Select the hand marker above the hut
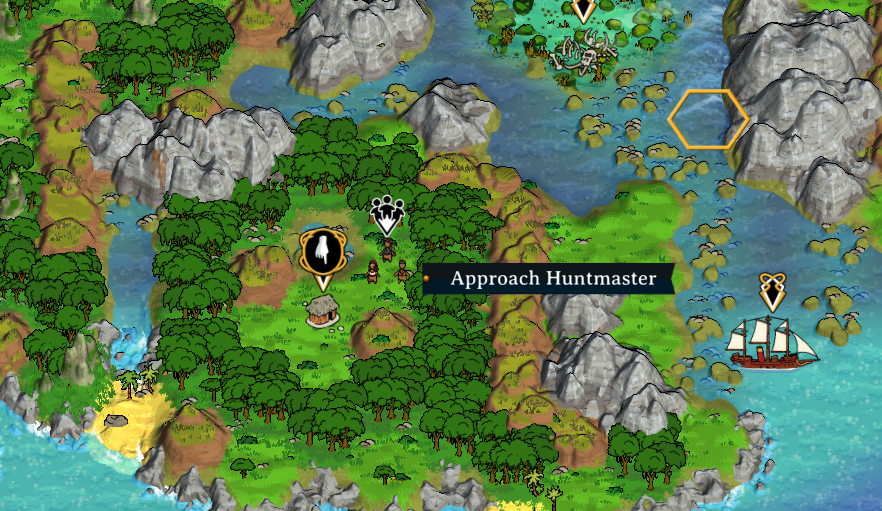The image size is (882, 511). pyautogui.click(x=321, y=250)
